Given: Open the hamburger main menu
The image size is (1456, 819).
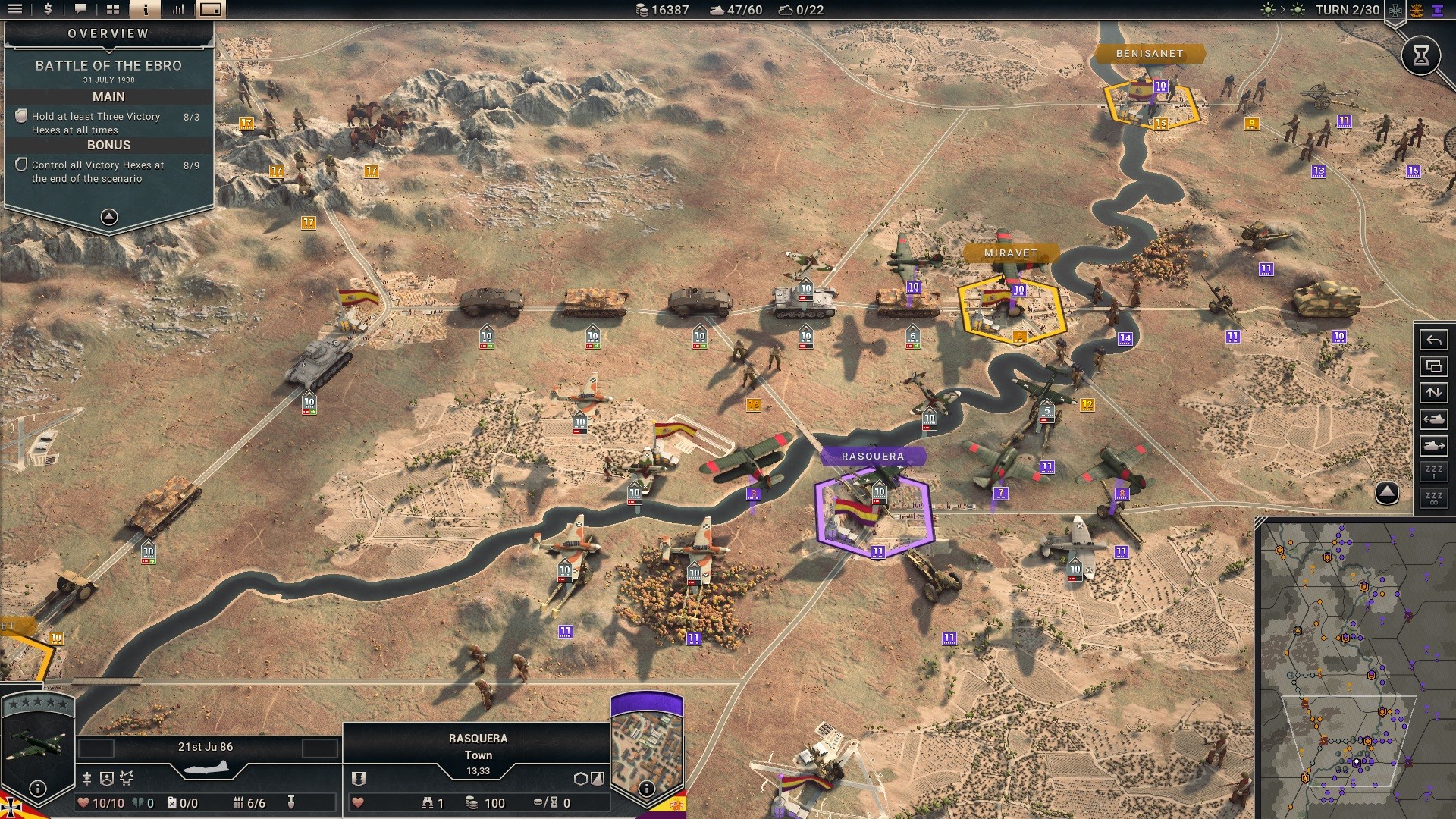Looking at the screenshot, I should tap(16, 10).
